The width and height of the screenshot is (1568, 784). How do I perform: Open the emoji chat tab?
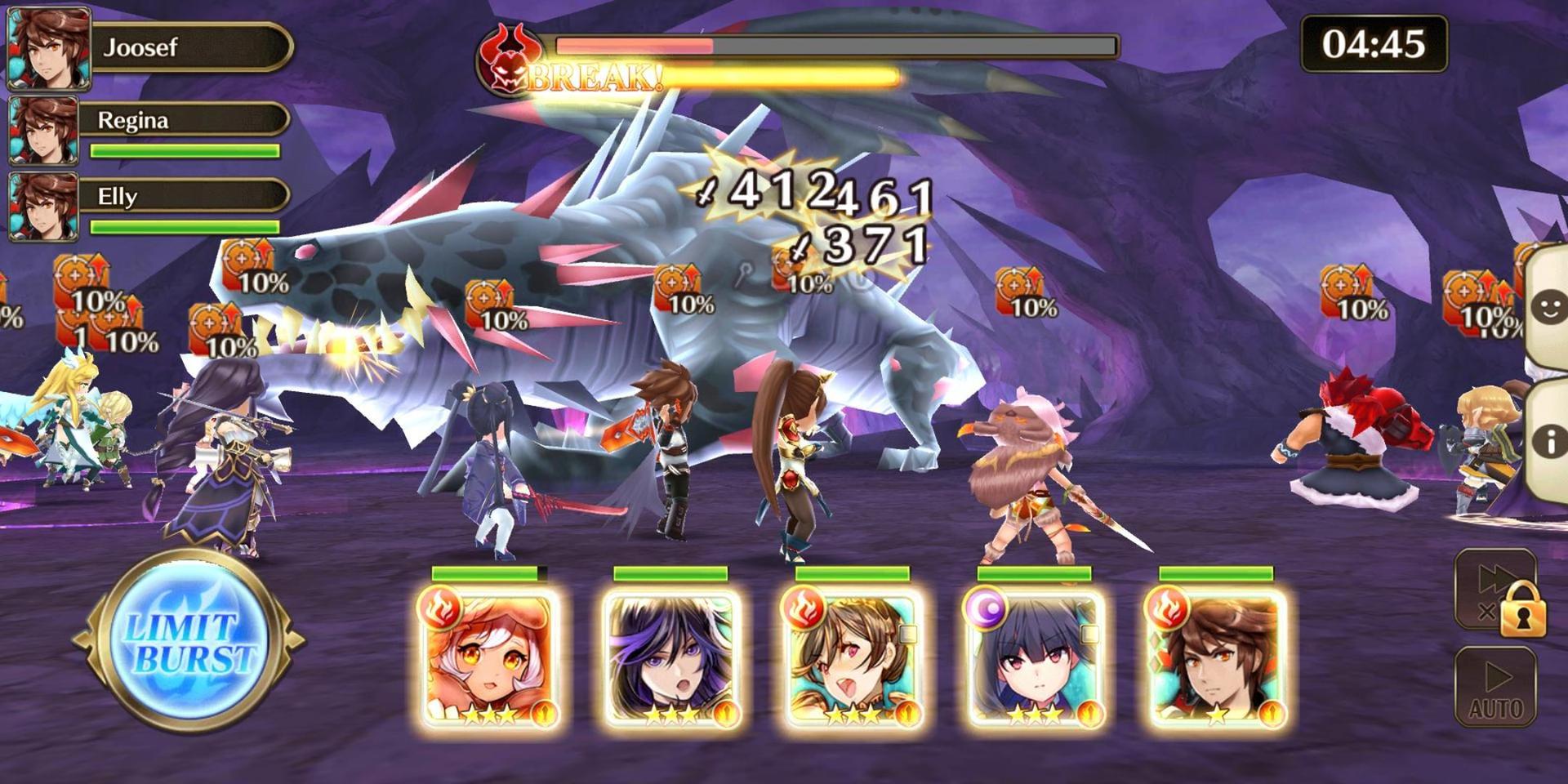[1548, 309]
